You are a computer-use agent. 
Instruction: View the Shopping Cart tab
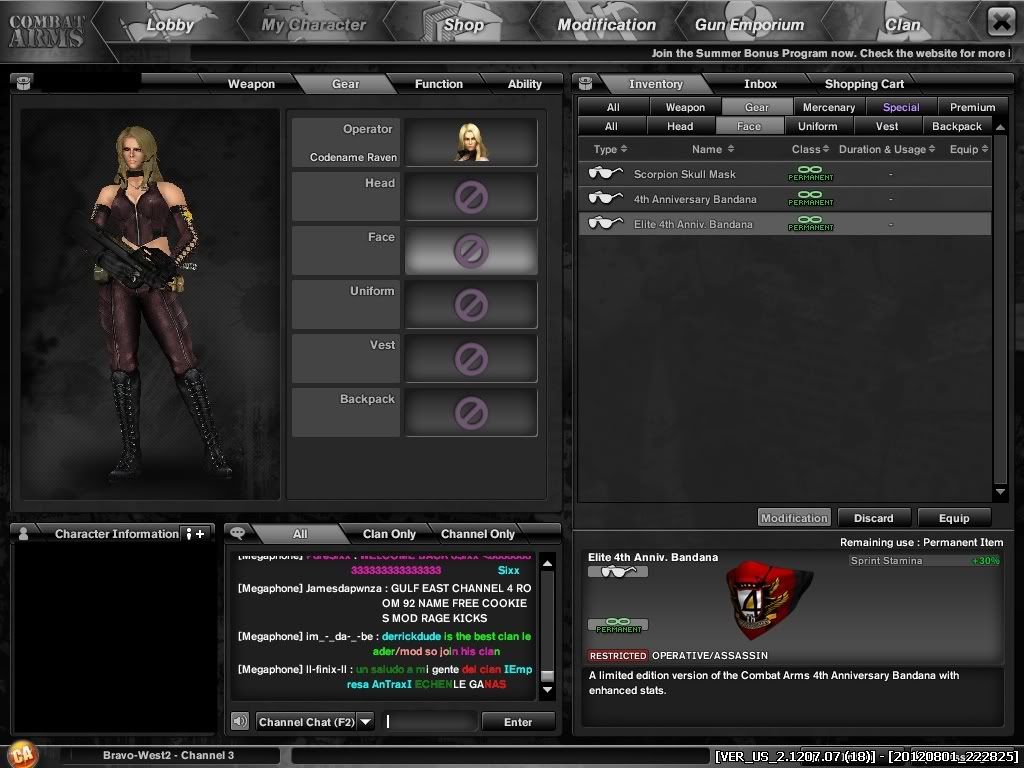864,84
